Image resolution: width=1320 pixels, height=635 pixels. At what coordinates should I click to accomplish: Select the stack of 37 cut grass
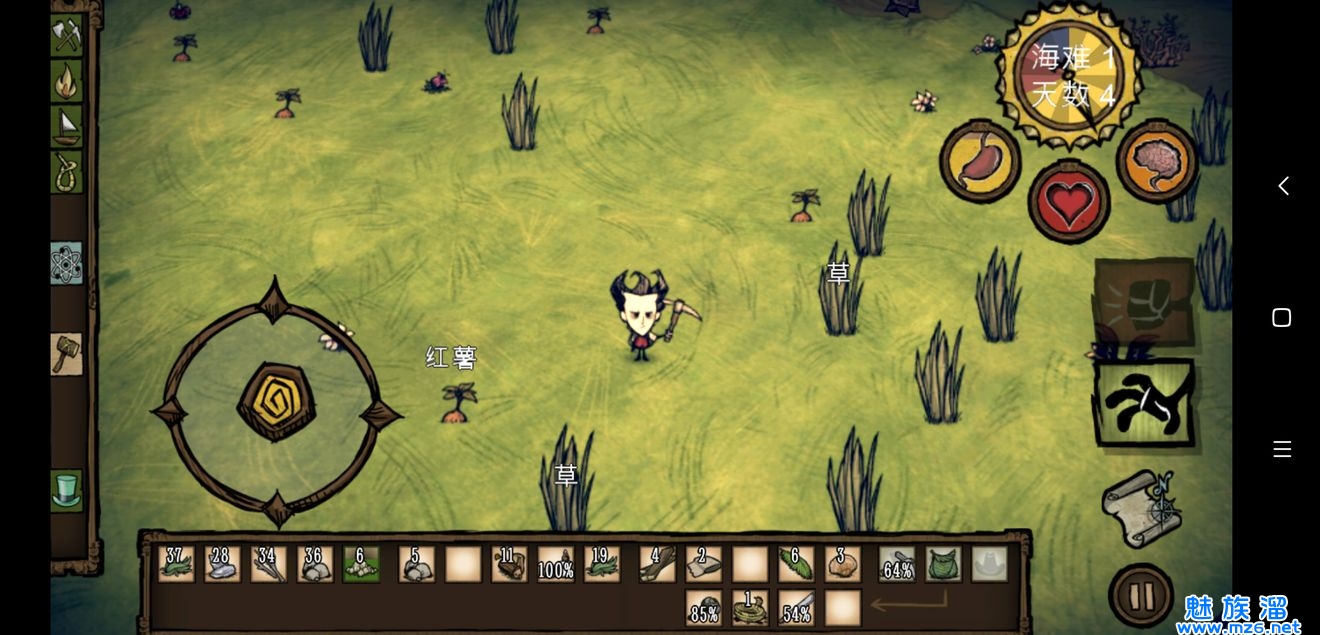click(176, 564)
